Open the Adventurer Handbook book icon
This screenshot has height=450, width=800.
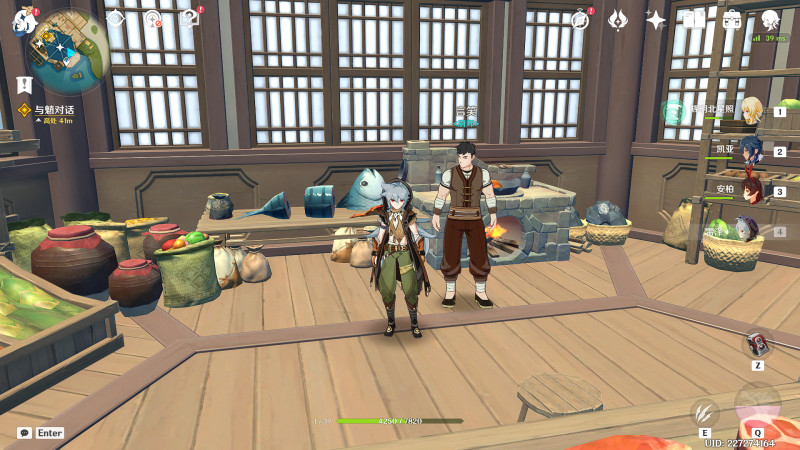[x=694, y=19]
